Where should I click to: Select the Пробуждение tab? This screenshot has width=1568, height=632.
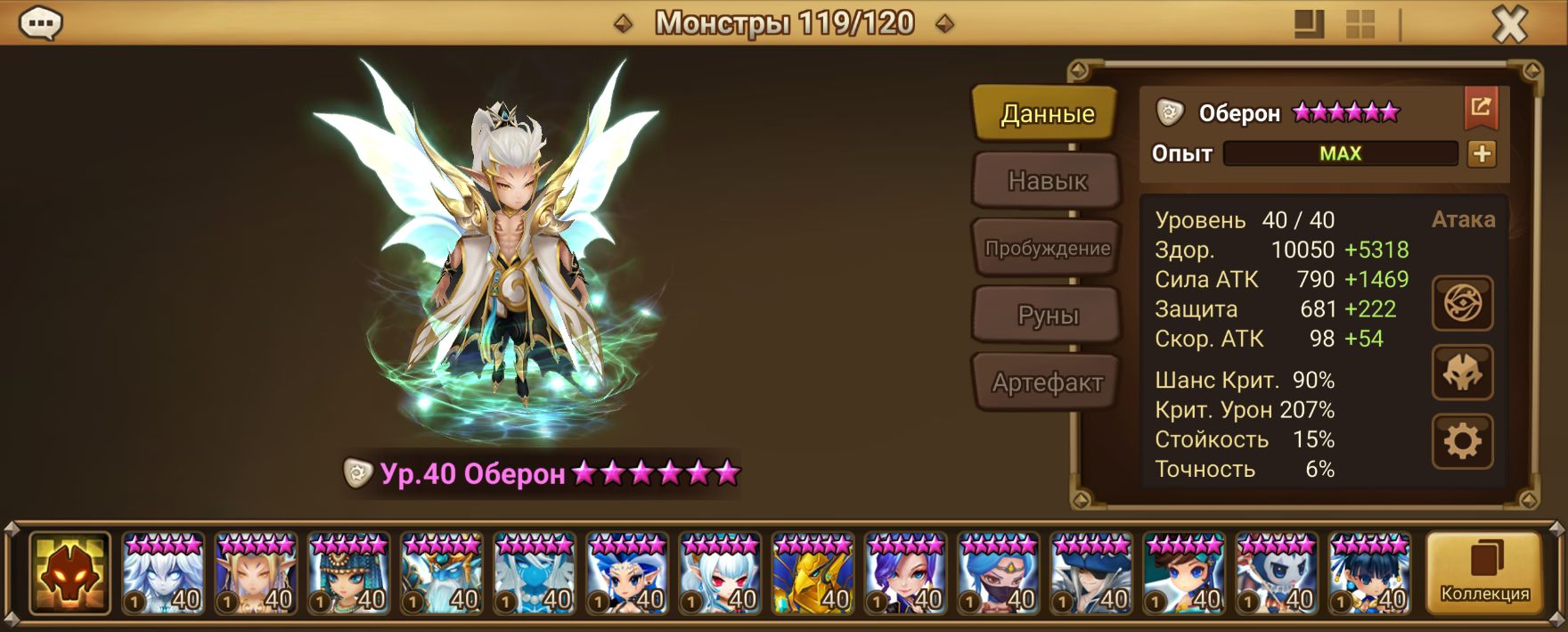click(x=1047, y=249)
